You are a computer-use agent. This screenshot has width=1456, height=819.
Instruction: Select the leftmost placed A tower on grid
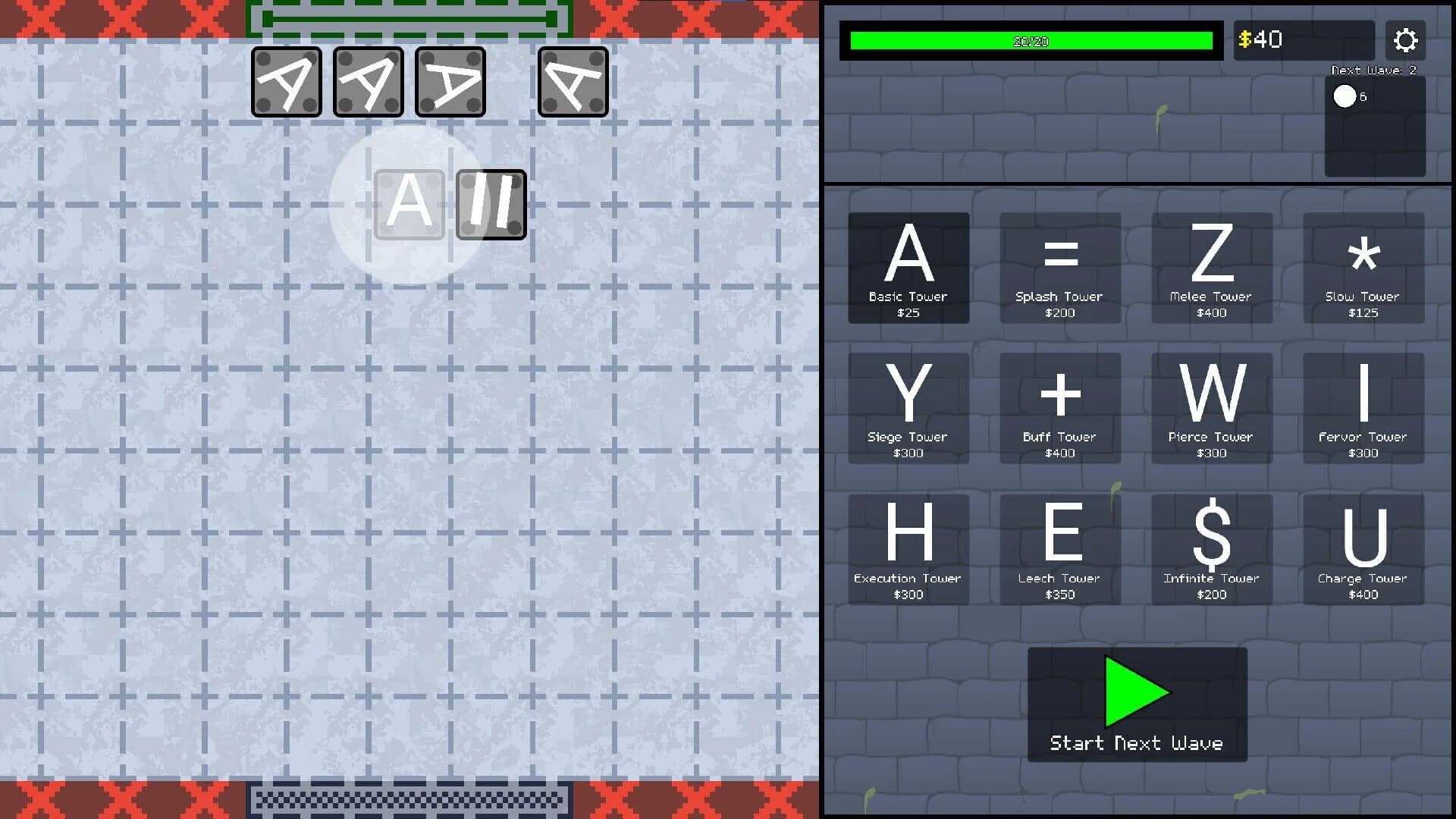[x=287, y=81]
